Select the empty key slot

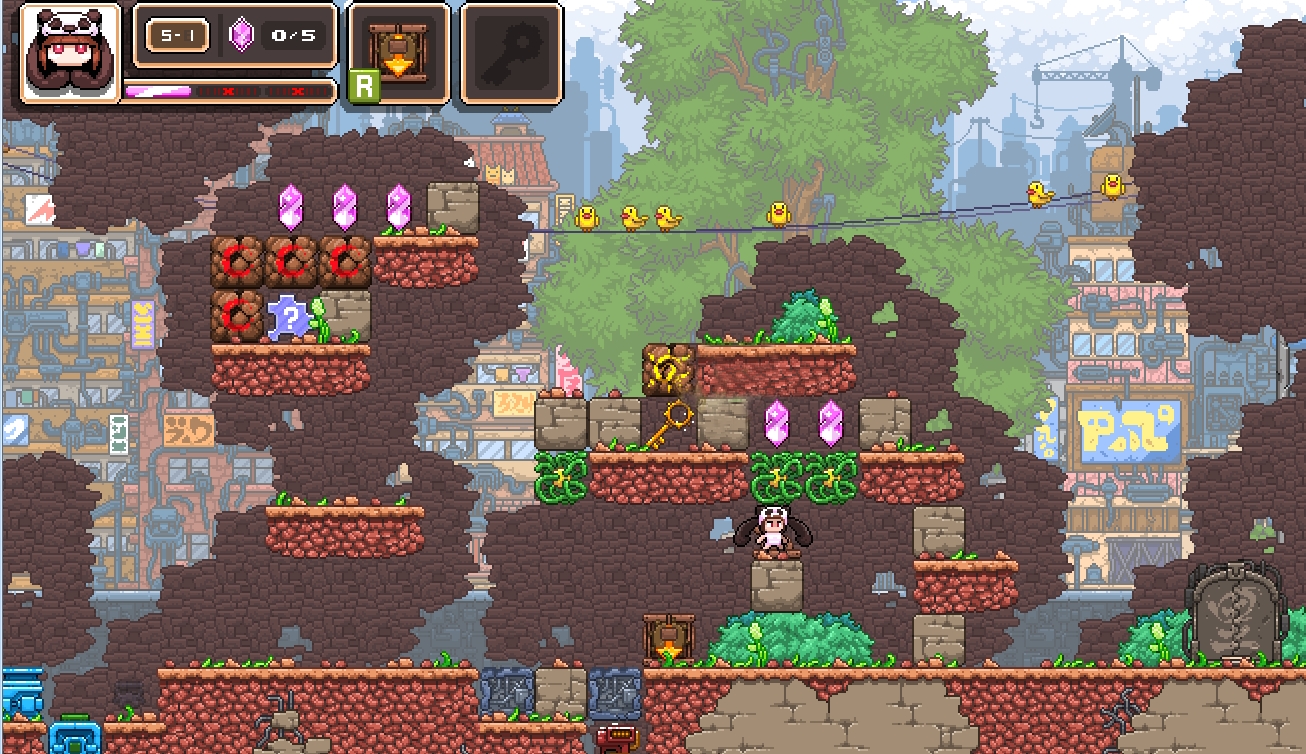click(x=511, y=53)
